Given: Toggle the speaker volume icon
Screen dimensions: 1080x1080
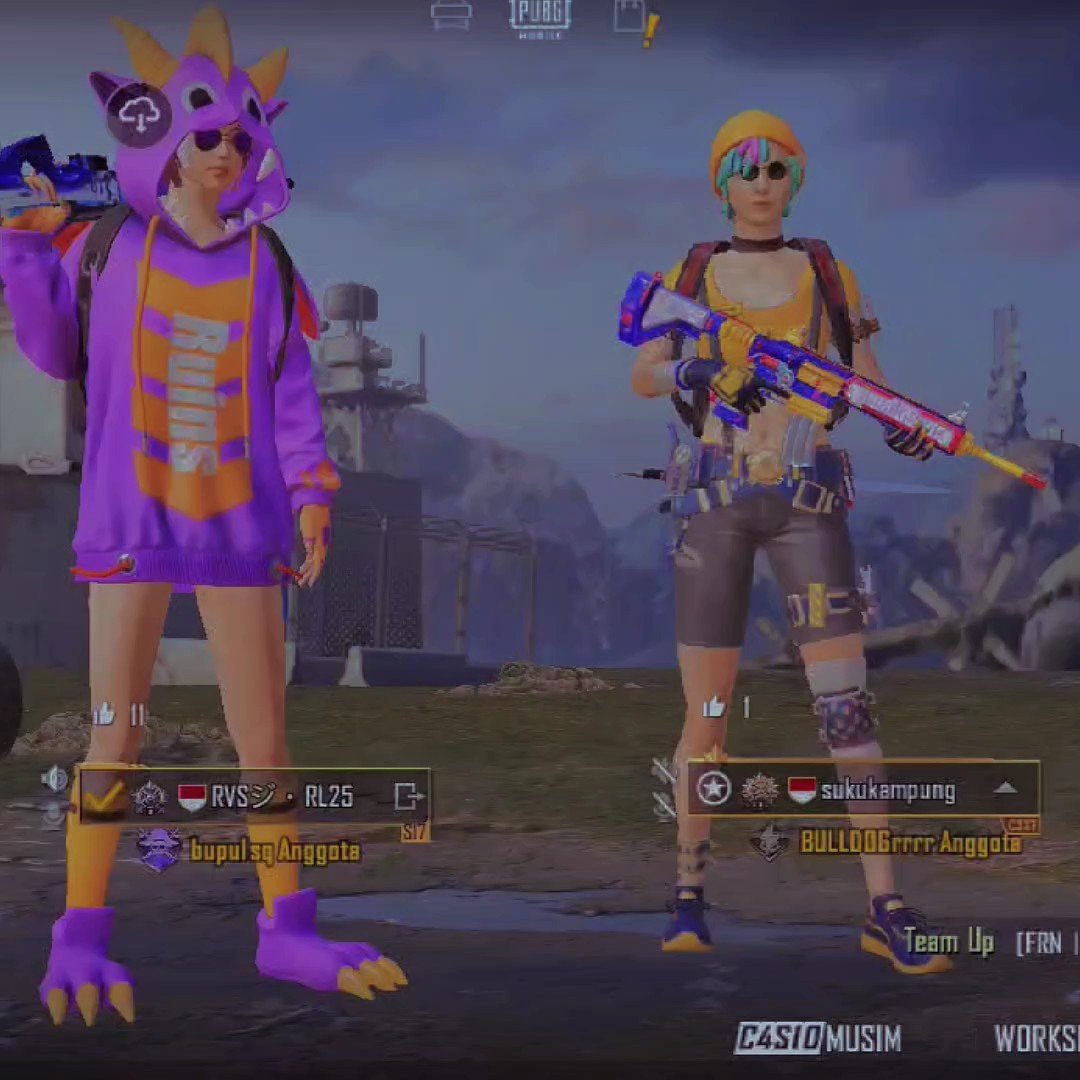Looking at the screenshot, I should (x=55, y=778).
